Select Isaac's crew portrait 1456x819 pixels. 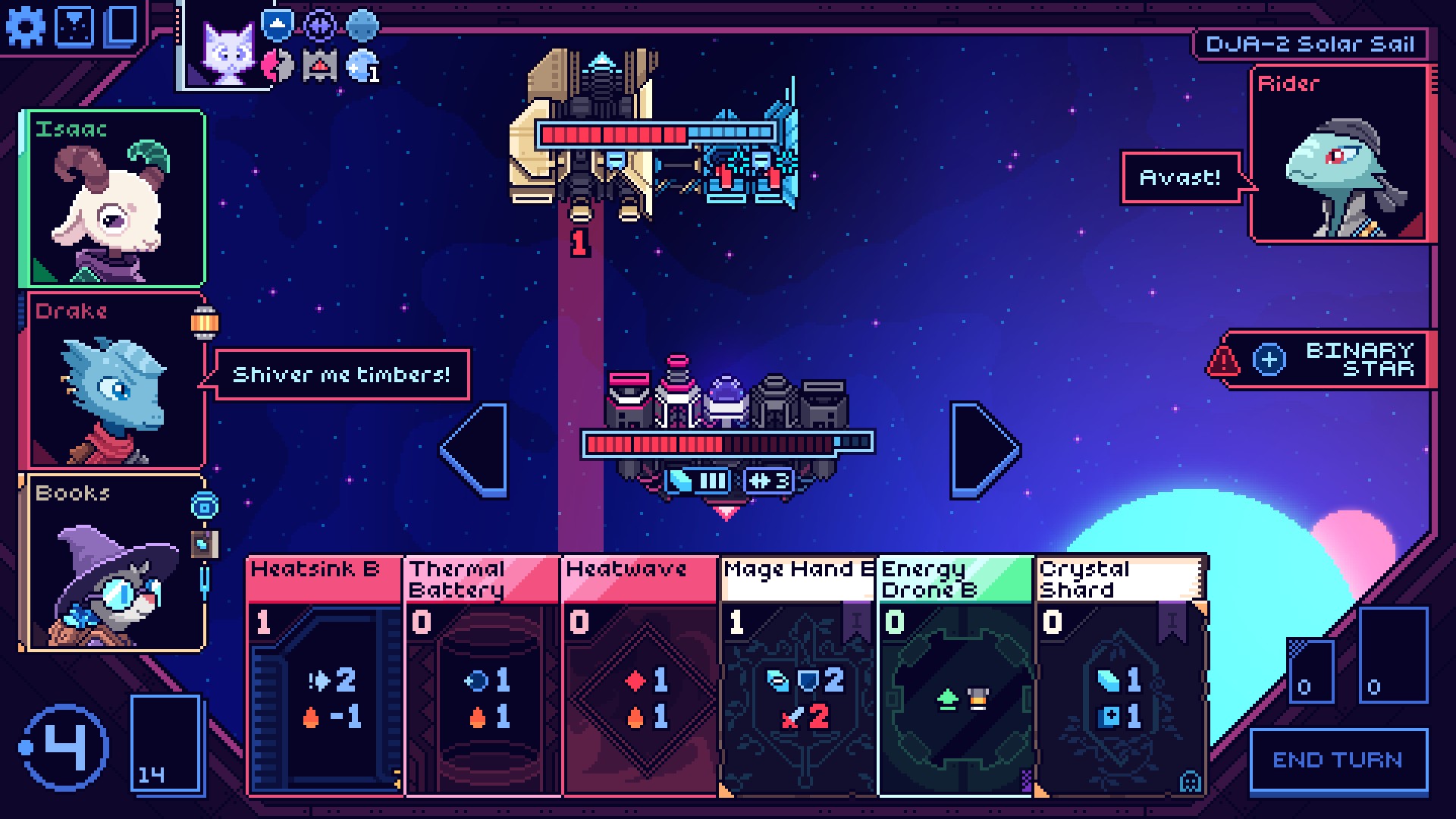pos(114,199)
